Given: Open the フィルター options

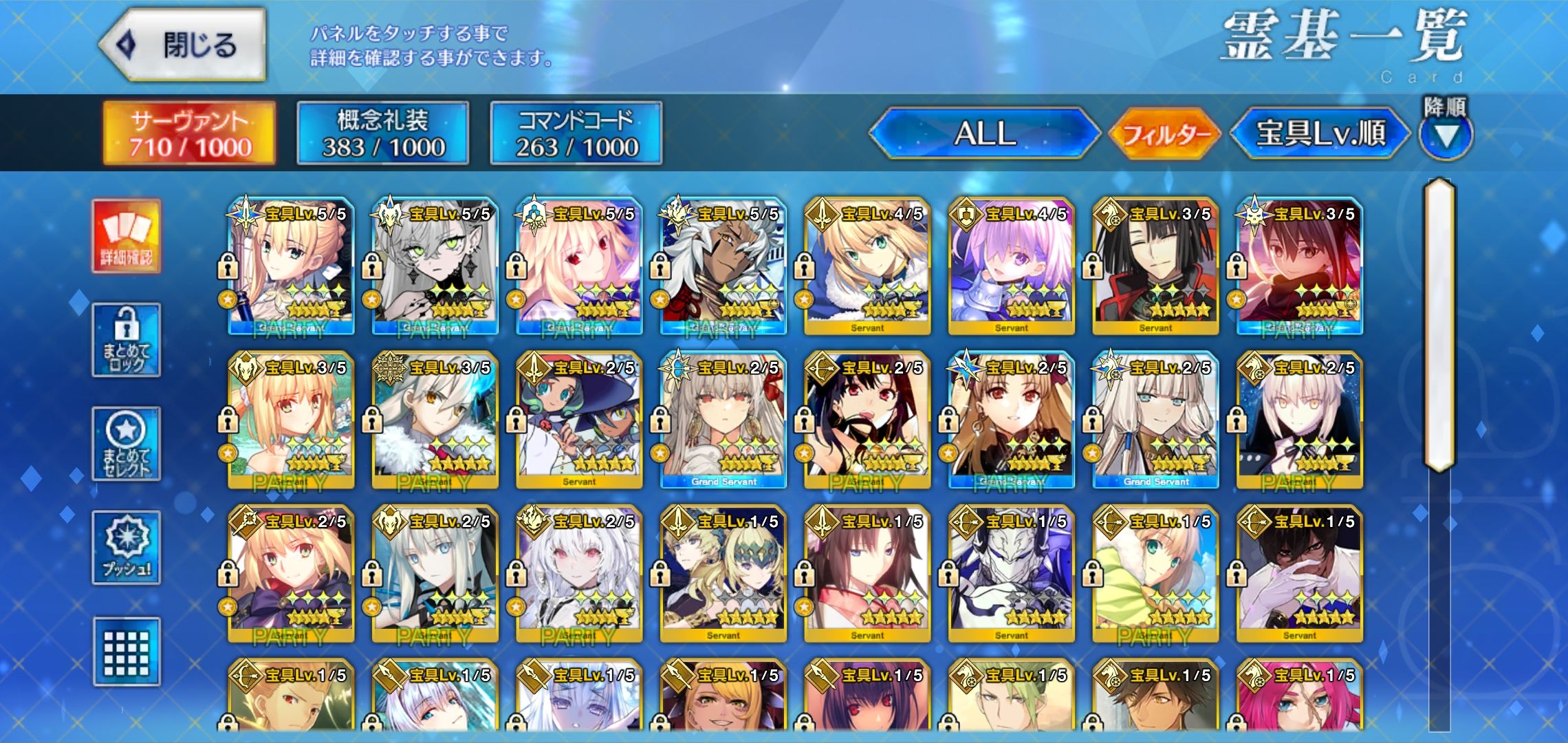Looking at the screenshot, I should [1164, 133].
